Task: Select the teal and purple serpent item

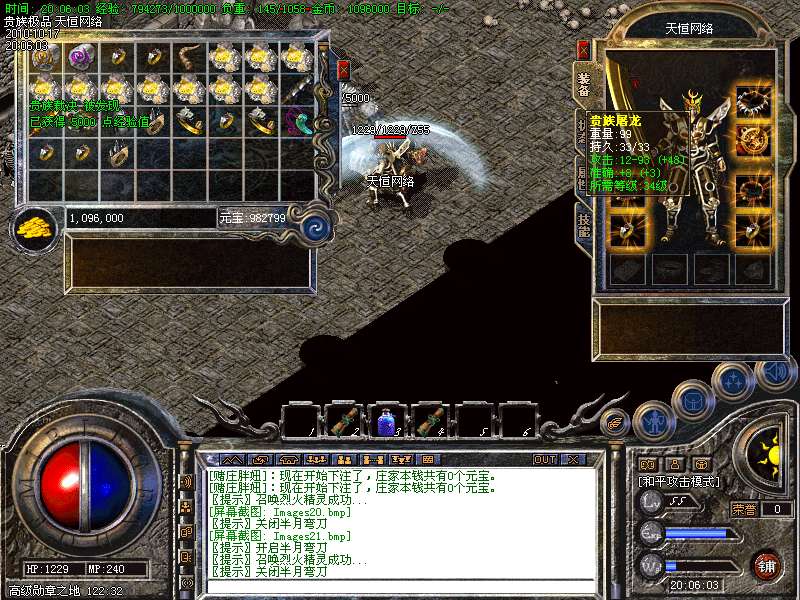Action: (x=298, y=123)
